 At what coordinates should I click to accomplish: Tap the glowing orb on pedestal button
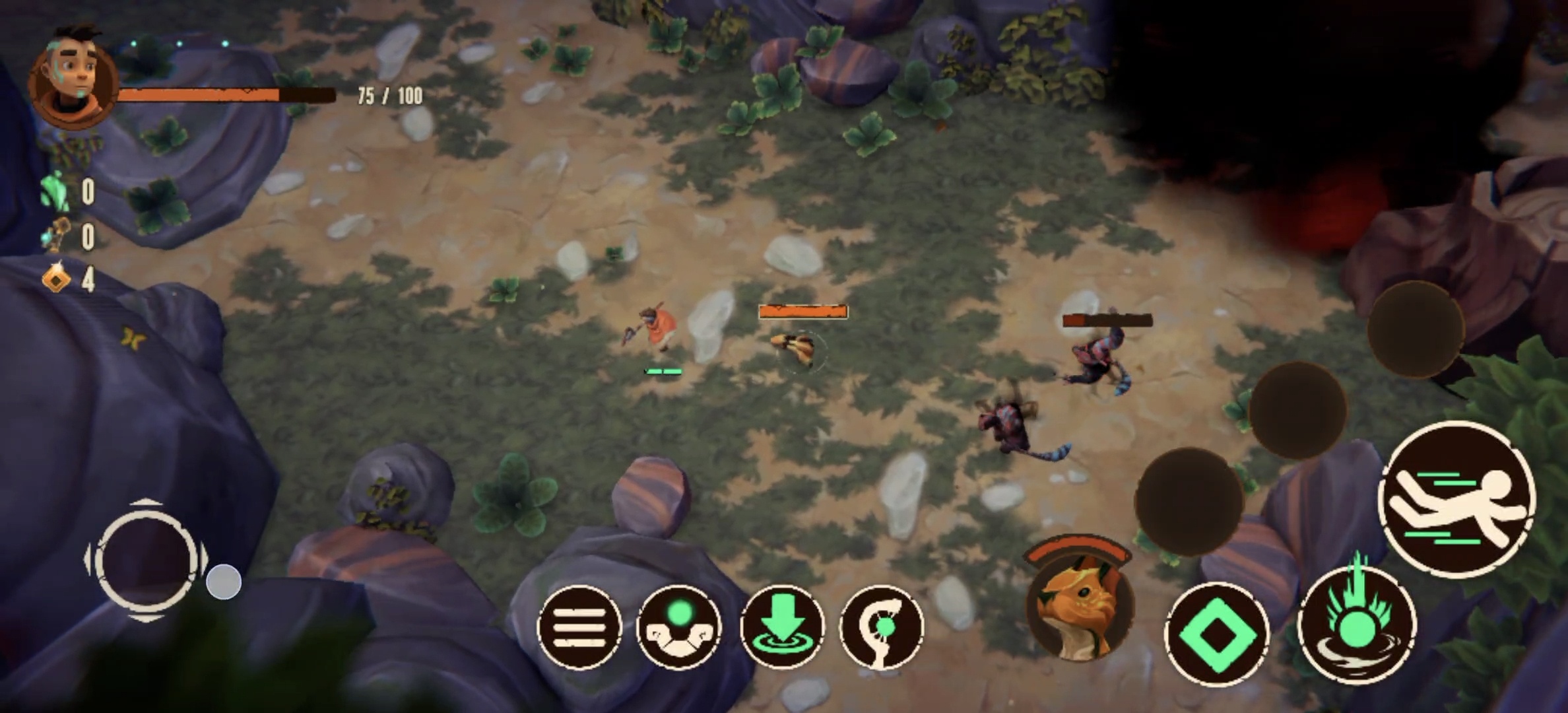[679, 627]
